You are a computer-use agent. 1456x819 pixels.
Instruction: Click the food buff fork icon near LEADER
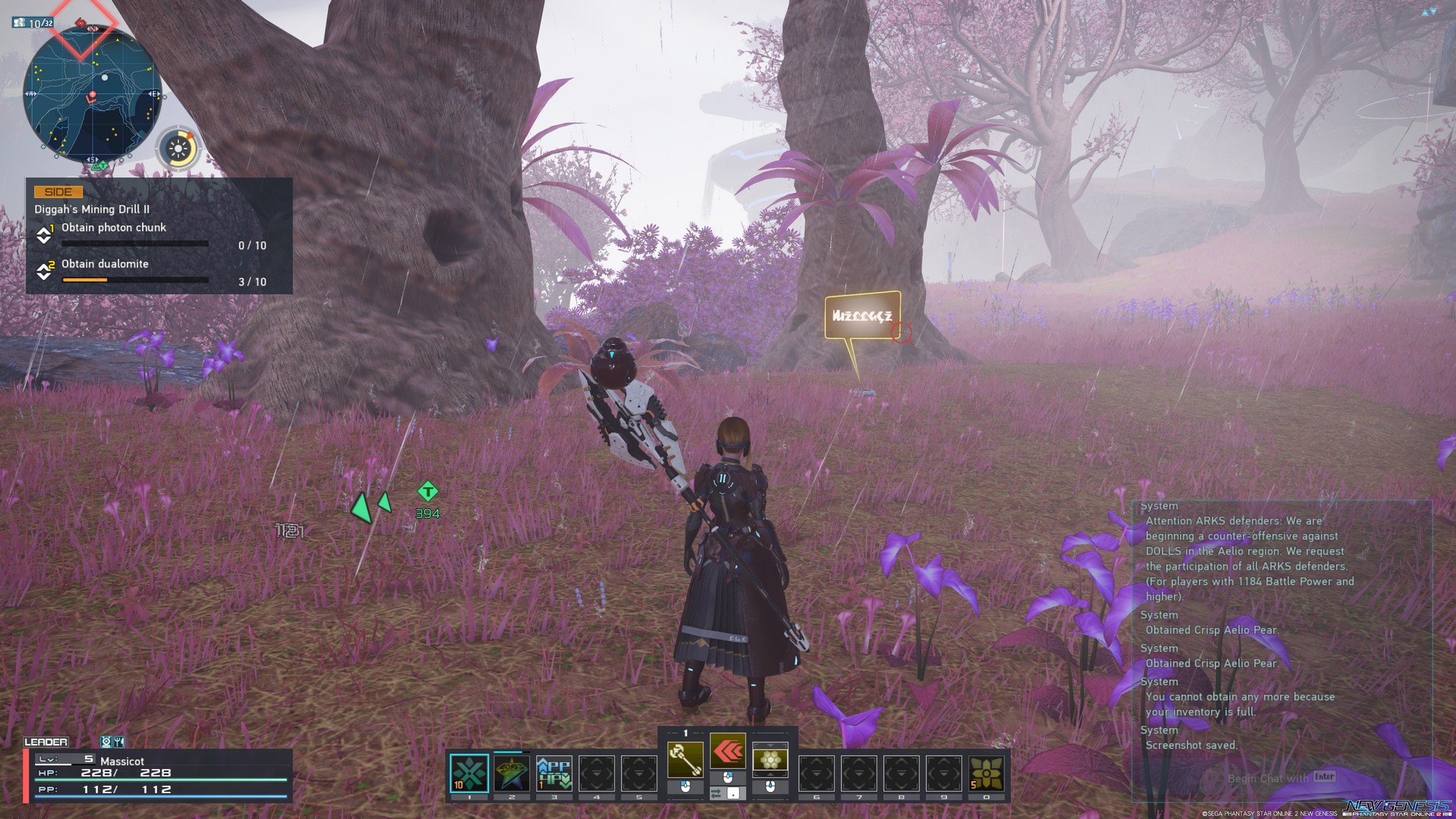point(119,742)
